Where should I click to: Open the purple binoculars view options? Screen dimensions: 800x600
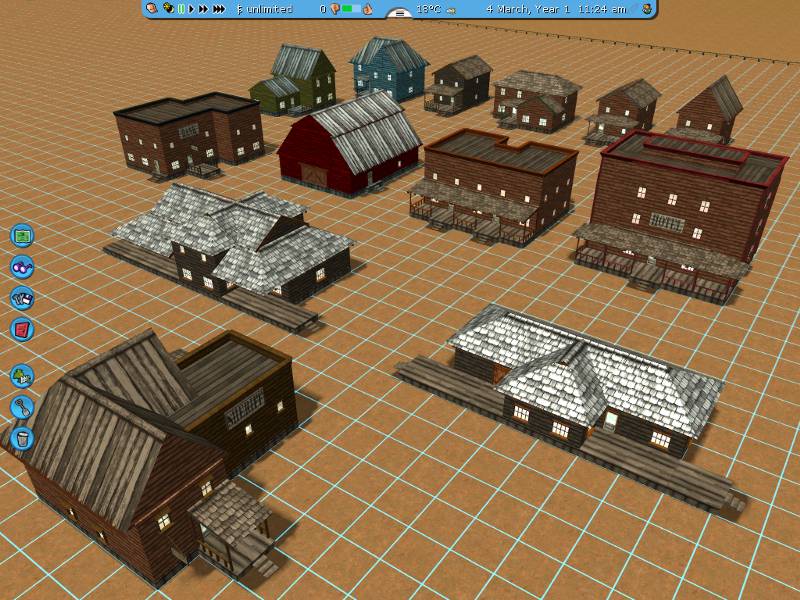[22, 267]
